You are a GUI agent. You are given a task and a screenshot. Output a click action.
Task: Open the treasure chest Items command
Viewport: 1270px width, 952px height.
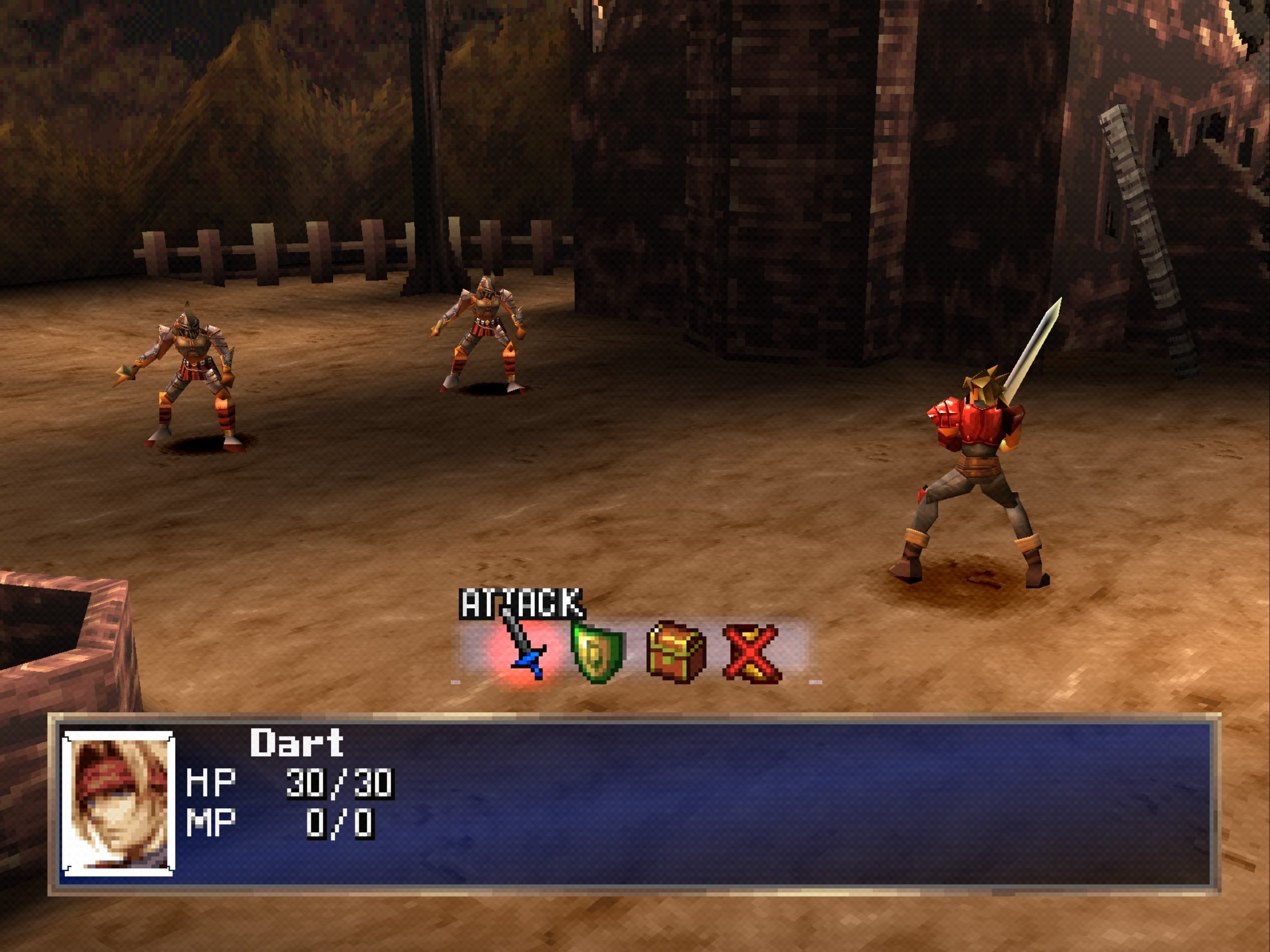[x=676, y=652]
